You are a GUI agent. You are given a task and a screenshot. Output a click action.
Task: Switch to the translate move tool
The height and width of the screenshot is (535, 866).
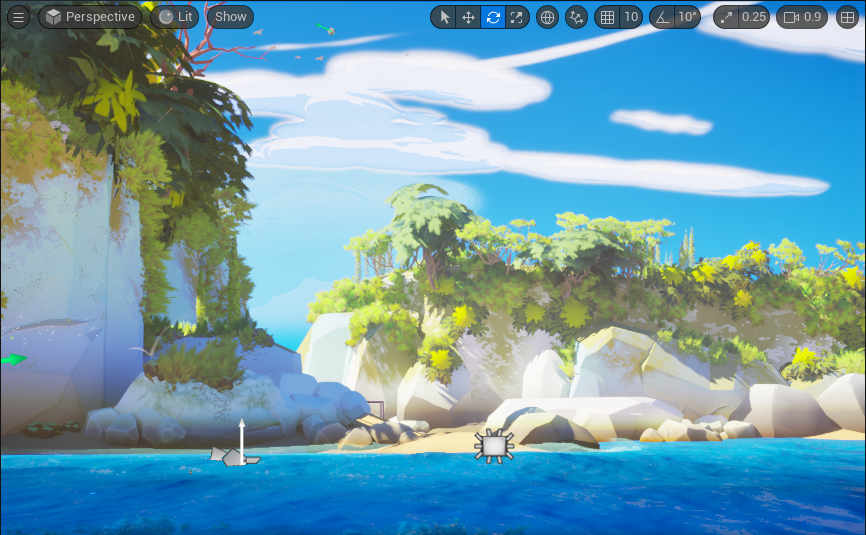tap(468, 17)
